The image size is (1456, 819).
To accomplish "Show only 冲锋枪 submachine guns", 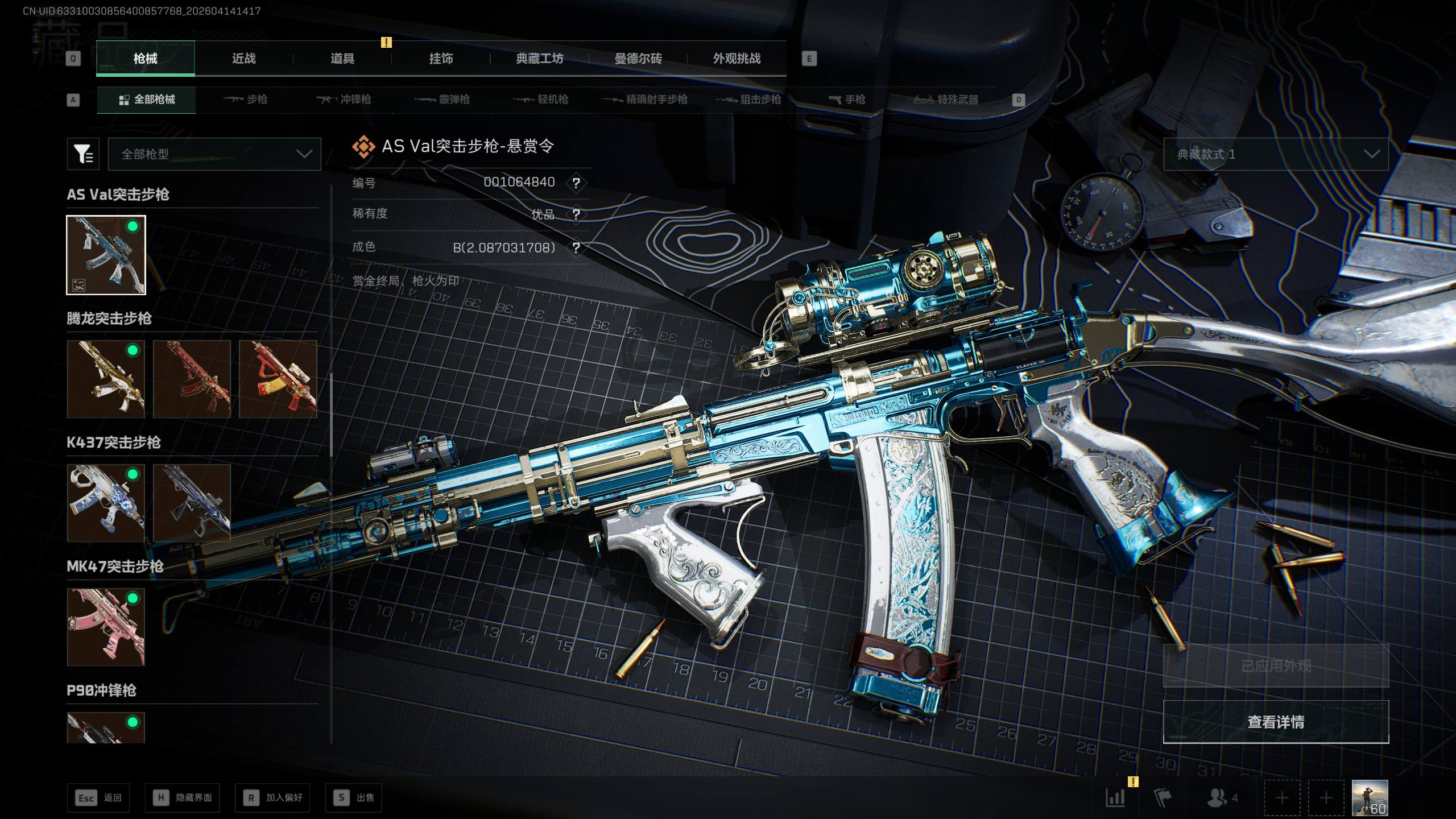I will [344, 100].
